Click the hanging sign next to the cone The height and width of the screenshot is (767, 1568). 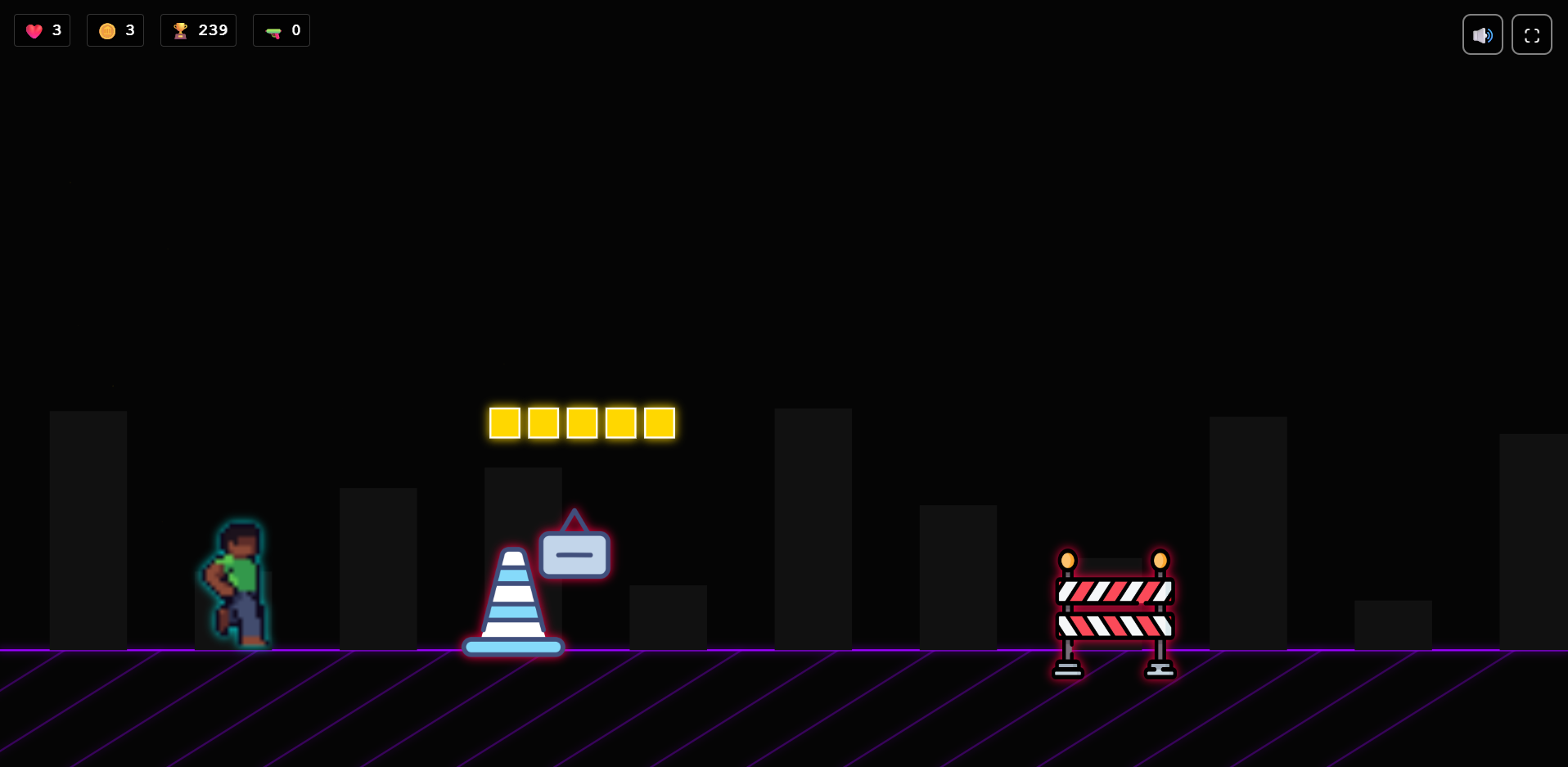(574, 550)
